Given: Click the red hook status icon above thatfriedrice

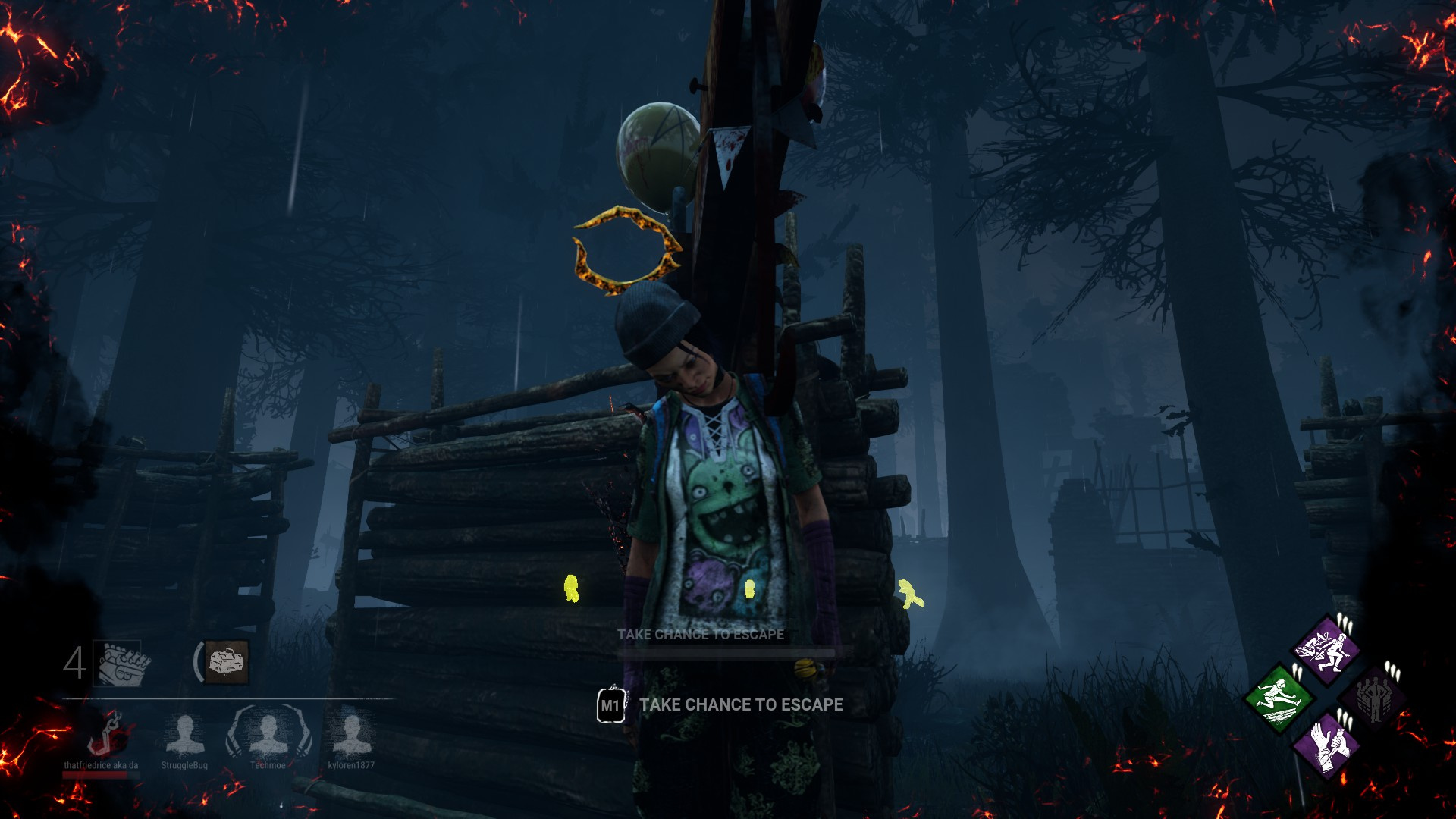Looking at the screenshot, I should coord(106,732).
